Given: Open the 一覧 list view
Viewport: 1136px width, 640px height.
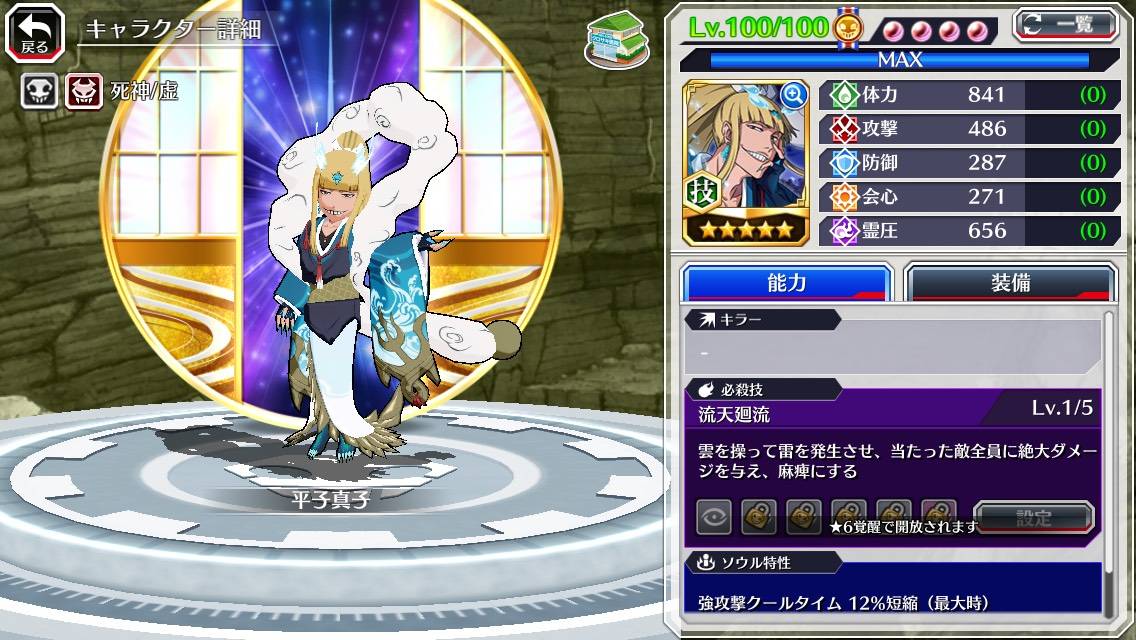Looking at the screenshot, I should coord(1066,25).
